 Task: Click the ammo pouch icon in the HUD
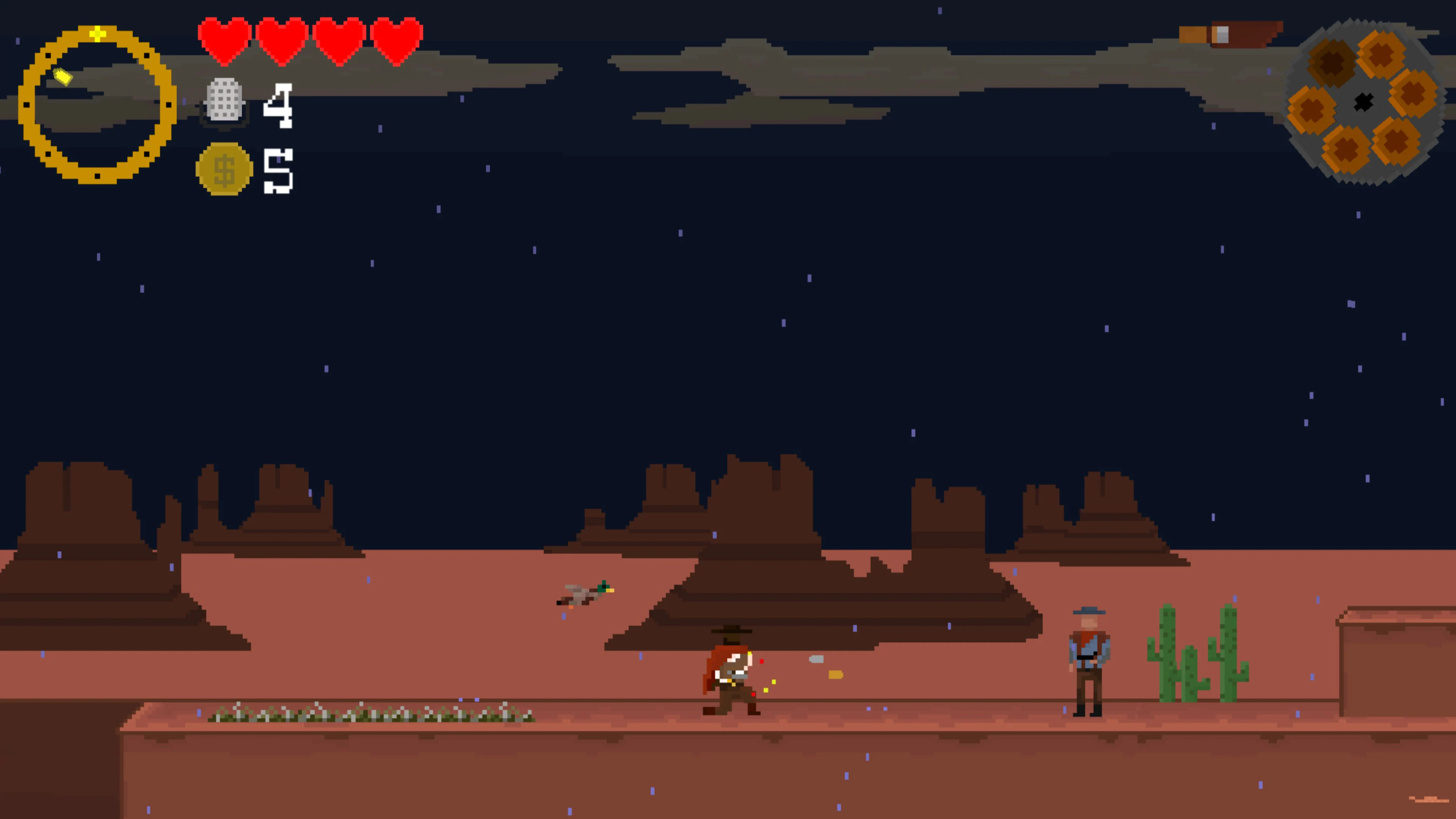pyautogui.click(x=224, y=103)
